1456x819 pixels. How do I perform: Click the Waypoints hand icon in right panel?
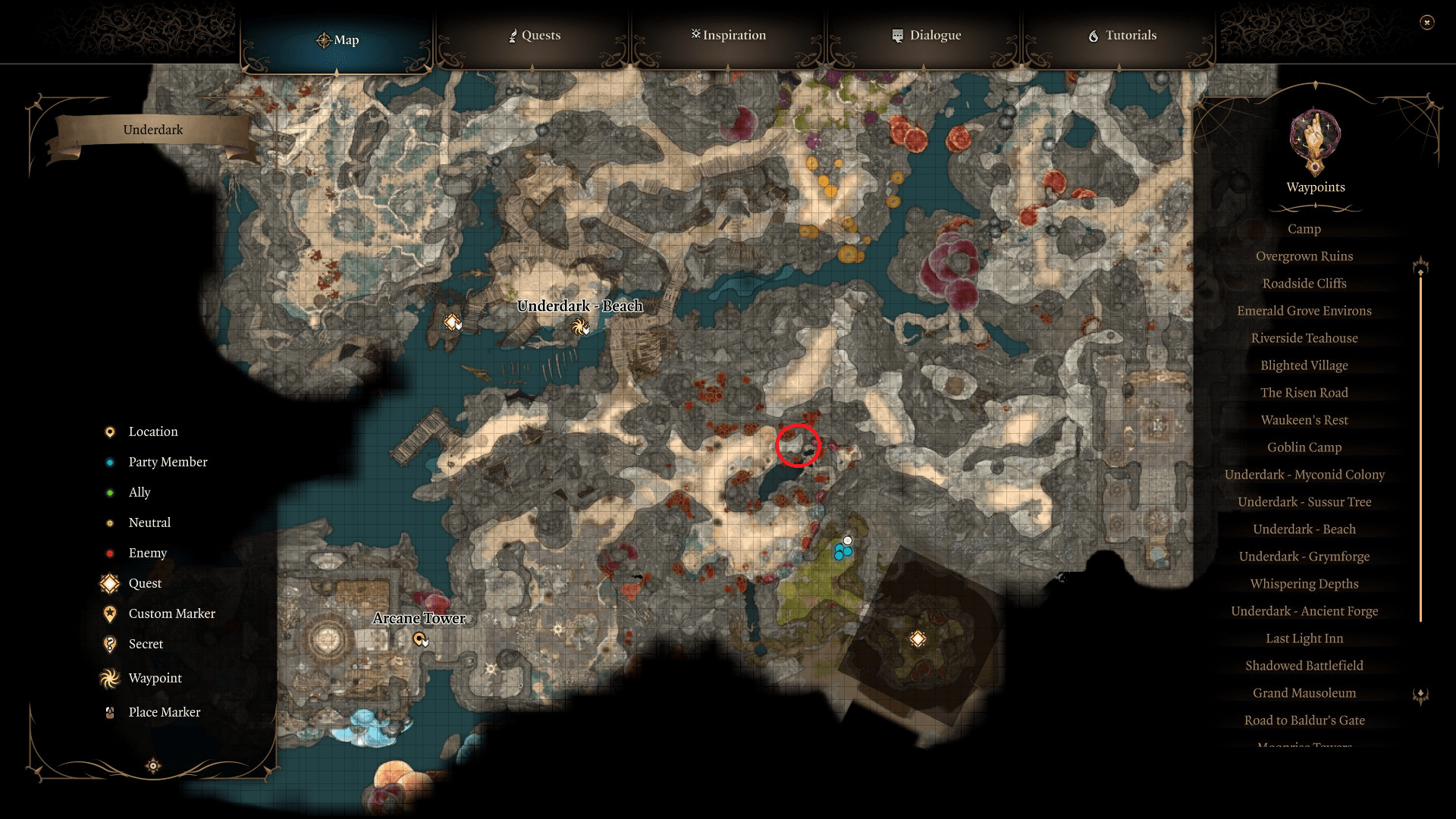[1314, 143]
